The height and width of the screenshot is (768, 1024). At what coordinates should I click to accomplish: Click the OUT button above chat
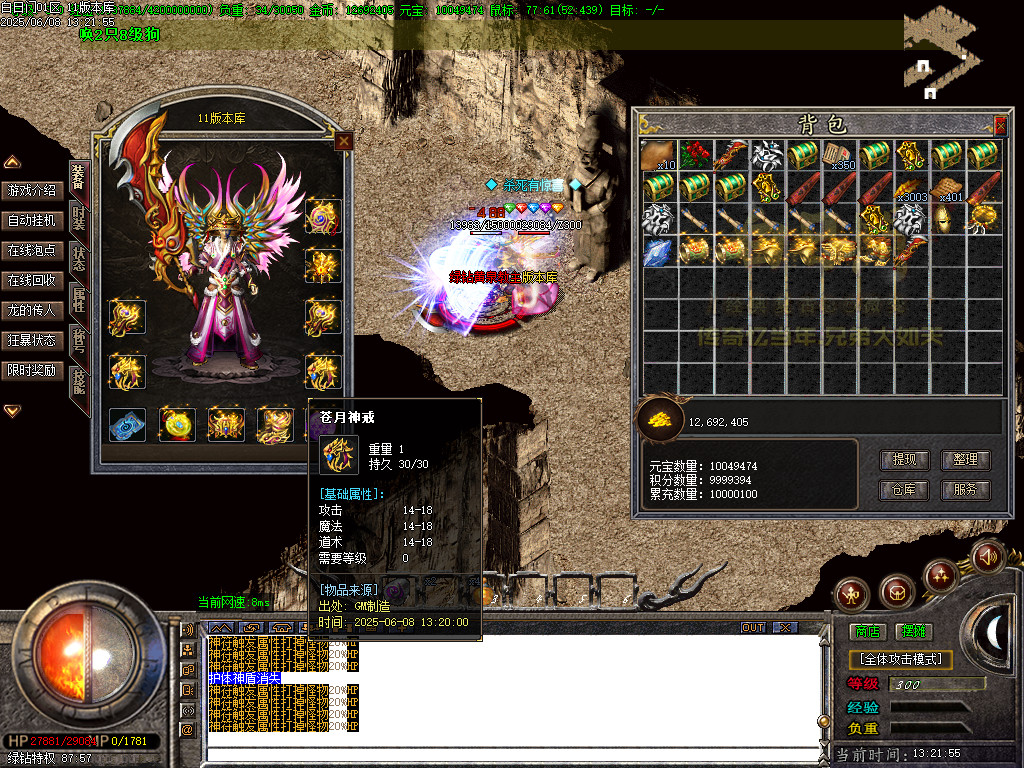click(x=753, y=627)
